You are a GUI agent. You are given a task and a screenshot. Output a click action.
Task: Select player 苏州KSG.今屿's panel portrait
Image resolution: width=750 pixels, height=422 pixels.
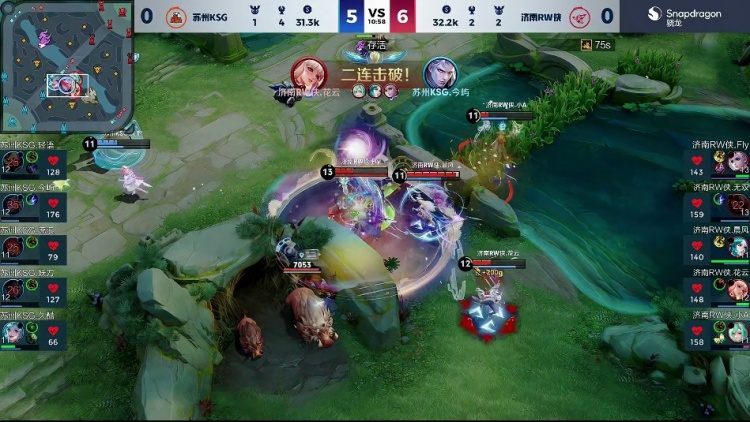pyautogui.click(x=12, y=206)
